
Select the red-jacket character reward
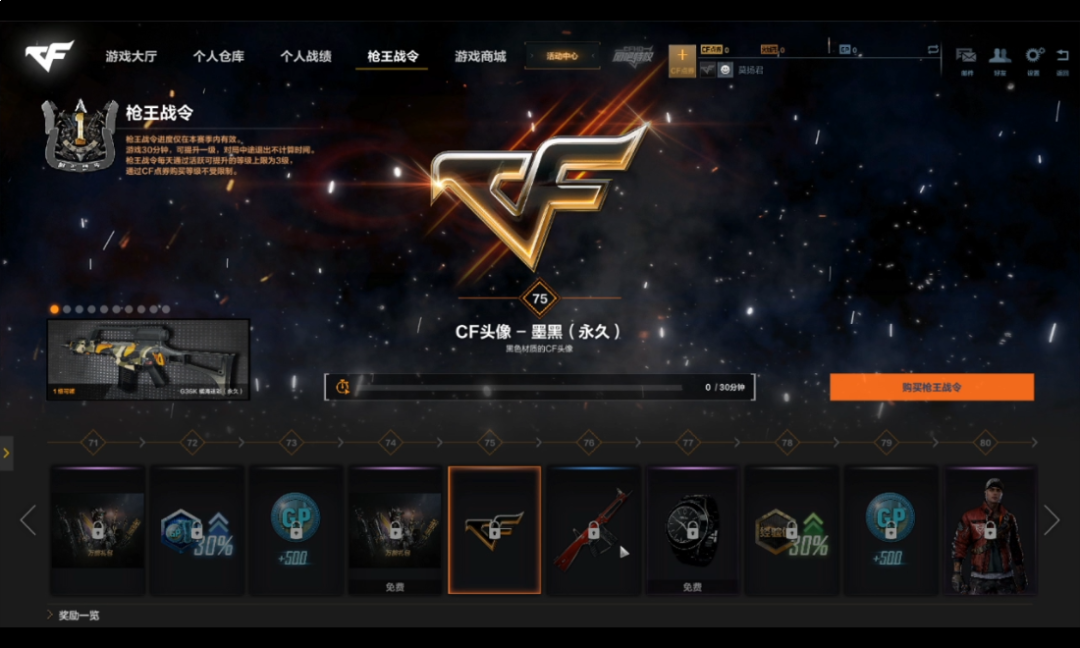tap(989, 529)
